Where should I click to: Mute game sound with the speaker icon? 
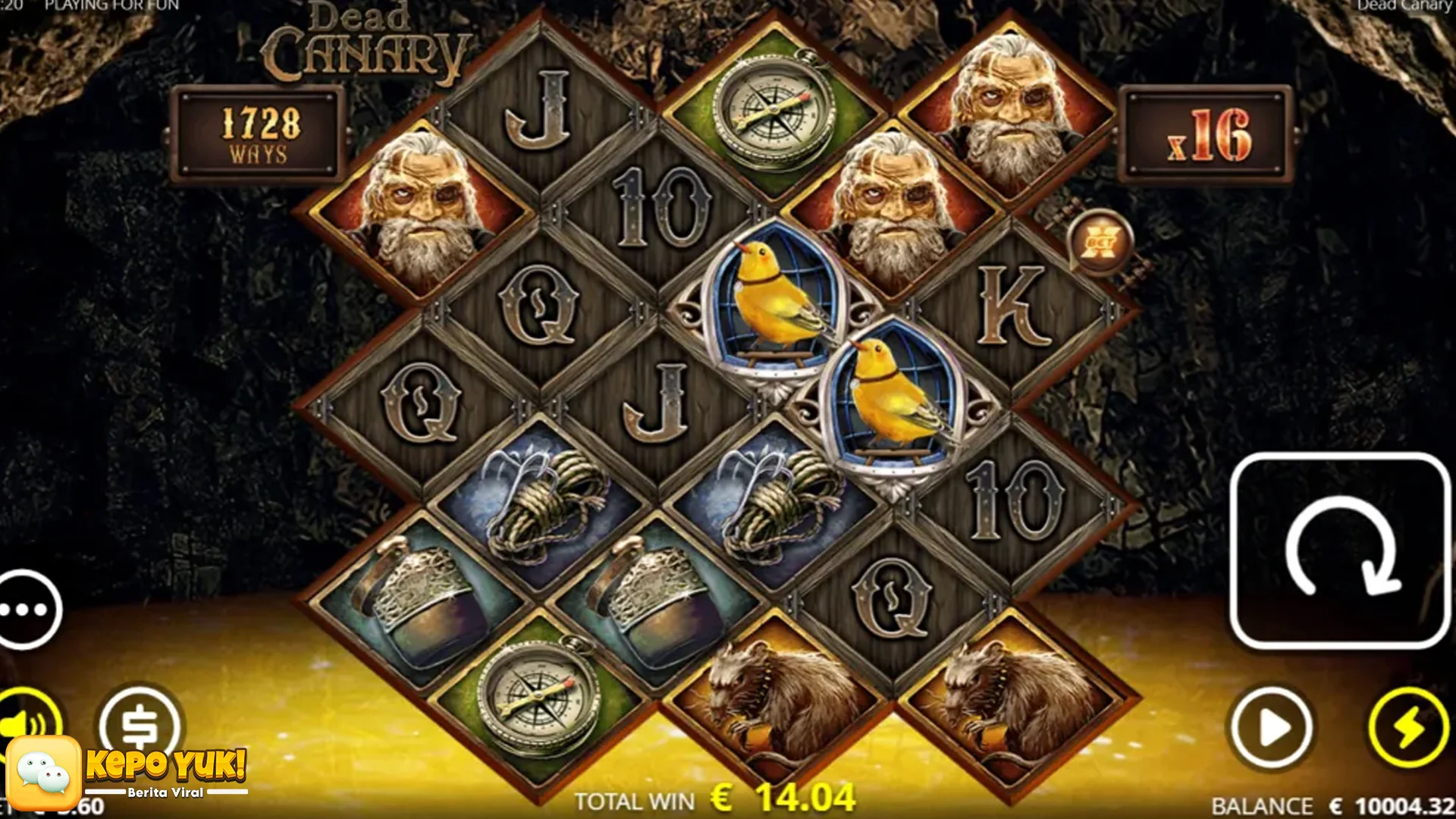pyautogui.click(x=30, y=724)
